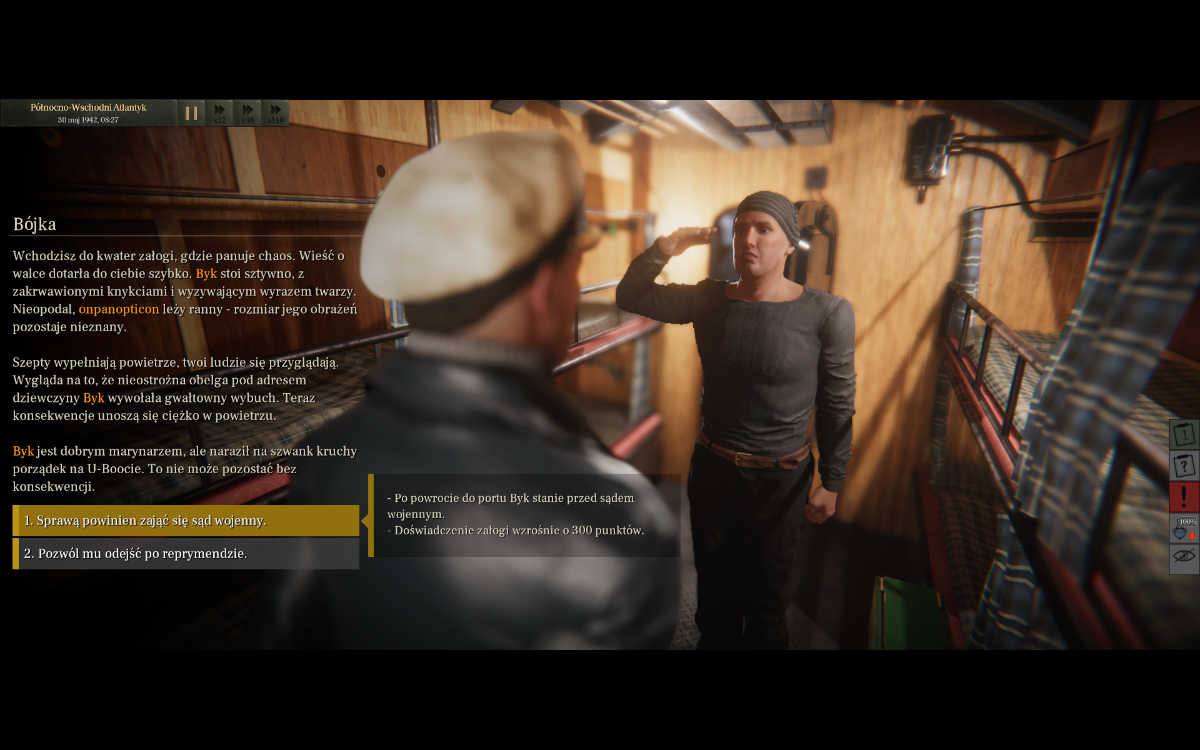Viewport: 1200px width, 750px height.
Task: Set time speed to x12
Action: click(220, 113)
